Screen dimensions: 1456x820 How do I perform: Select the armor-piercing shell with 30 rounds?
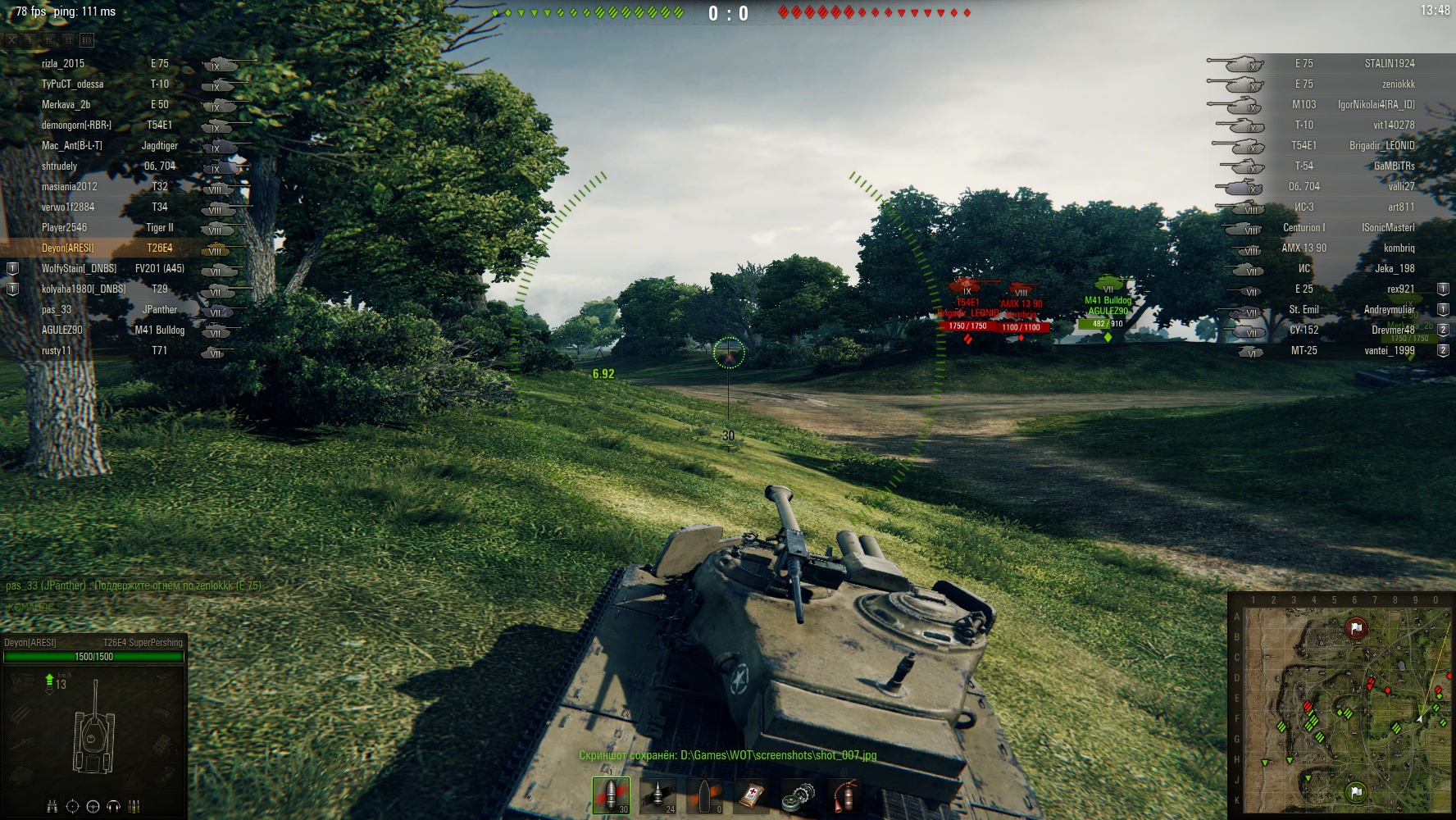point(612,795)
